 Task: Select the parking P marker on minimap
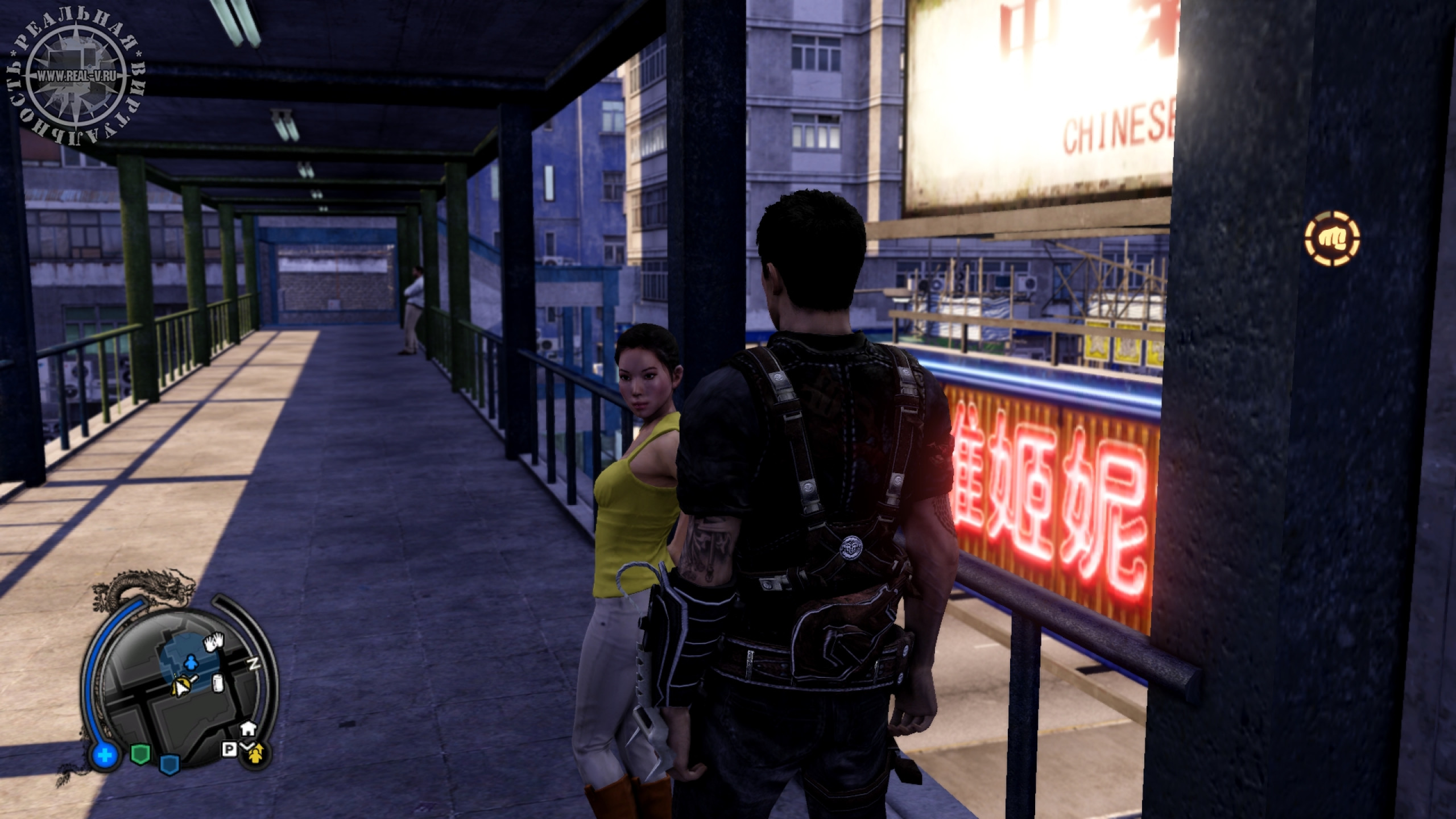(229, 751)
